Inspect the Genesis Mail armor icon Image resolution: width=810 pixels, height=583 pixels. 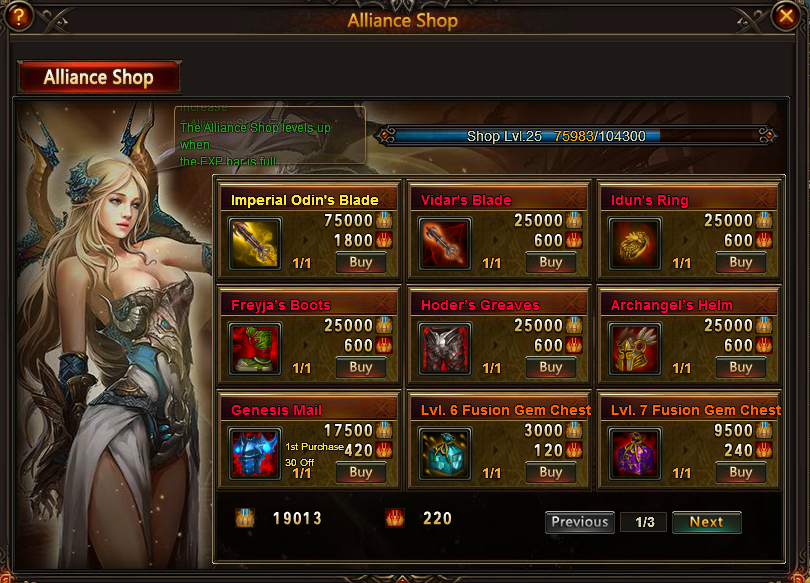255,454
